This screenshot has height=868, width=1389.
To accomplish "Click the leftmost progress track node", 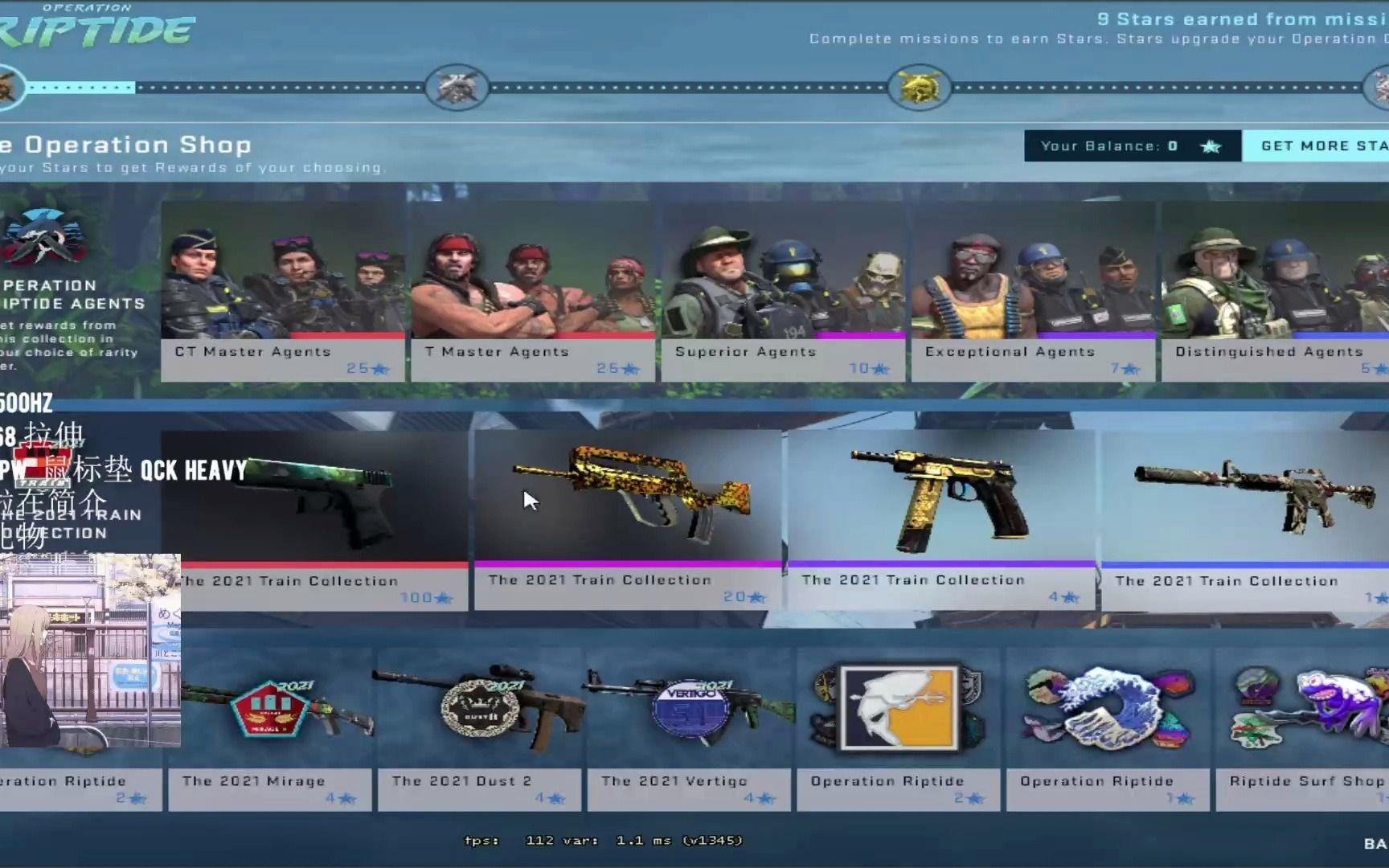I will coord(8,87).
